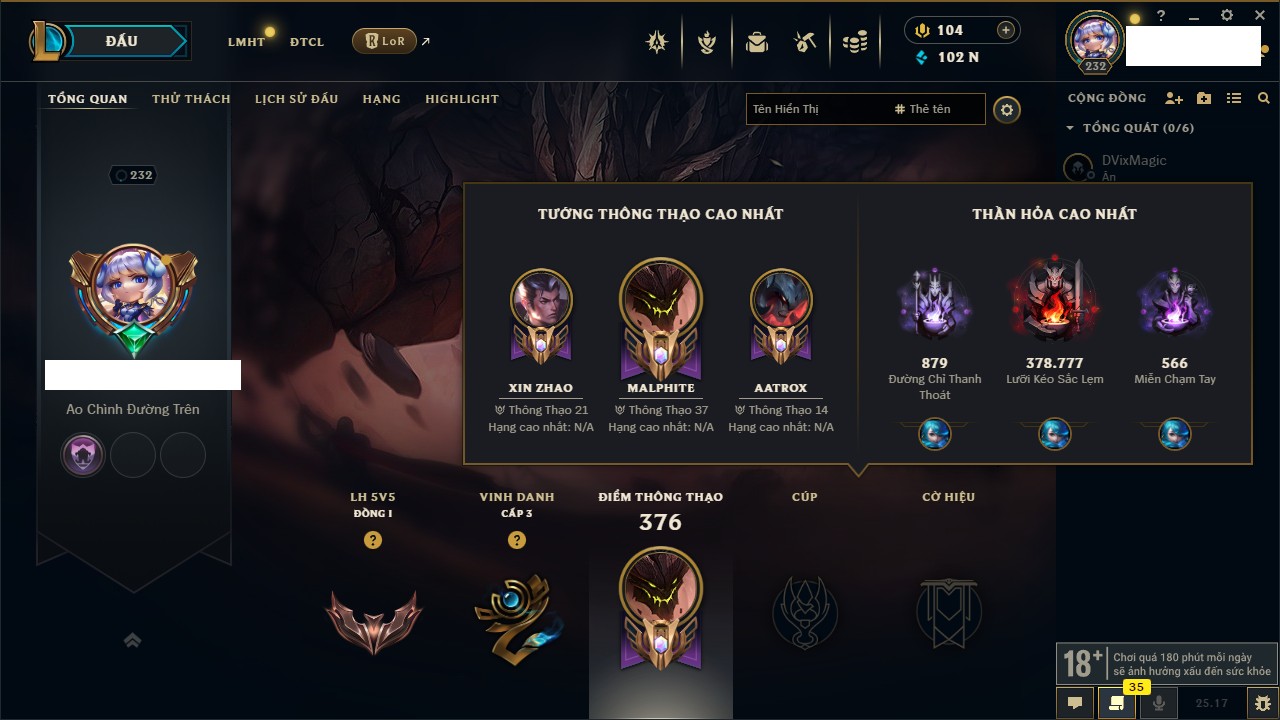Click the add friend icon
The image size is (1280, 720).
click(1174, 98)
